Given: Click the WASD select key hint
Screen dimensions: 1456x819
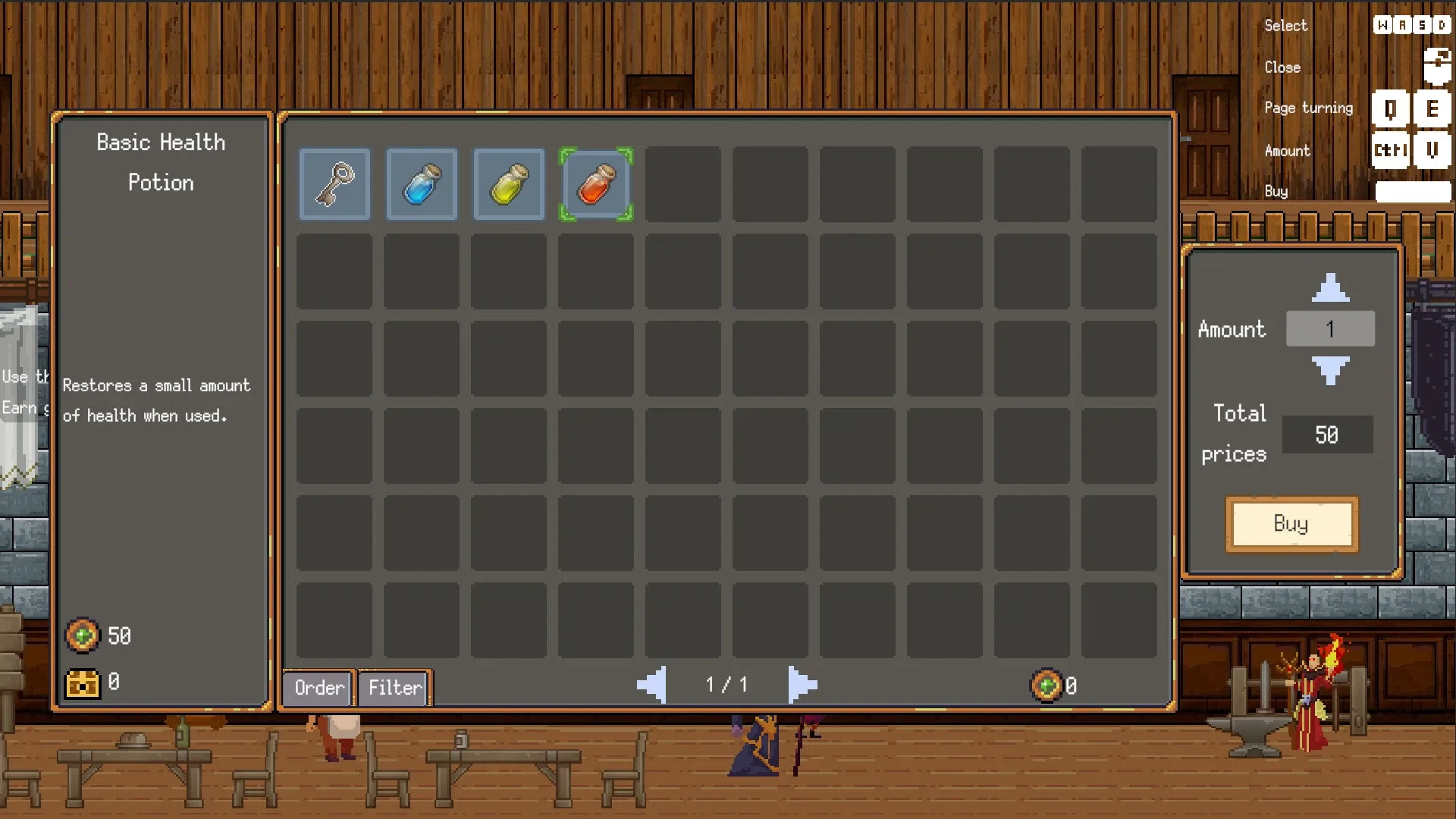Looking at the screenshot, I should click(1412, 24).
